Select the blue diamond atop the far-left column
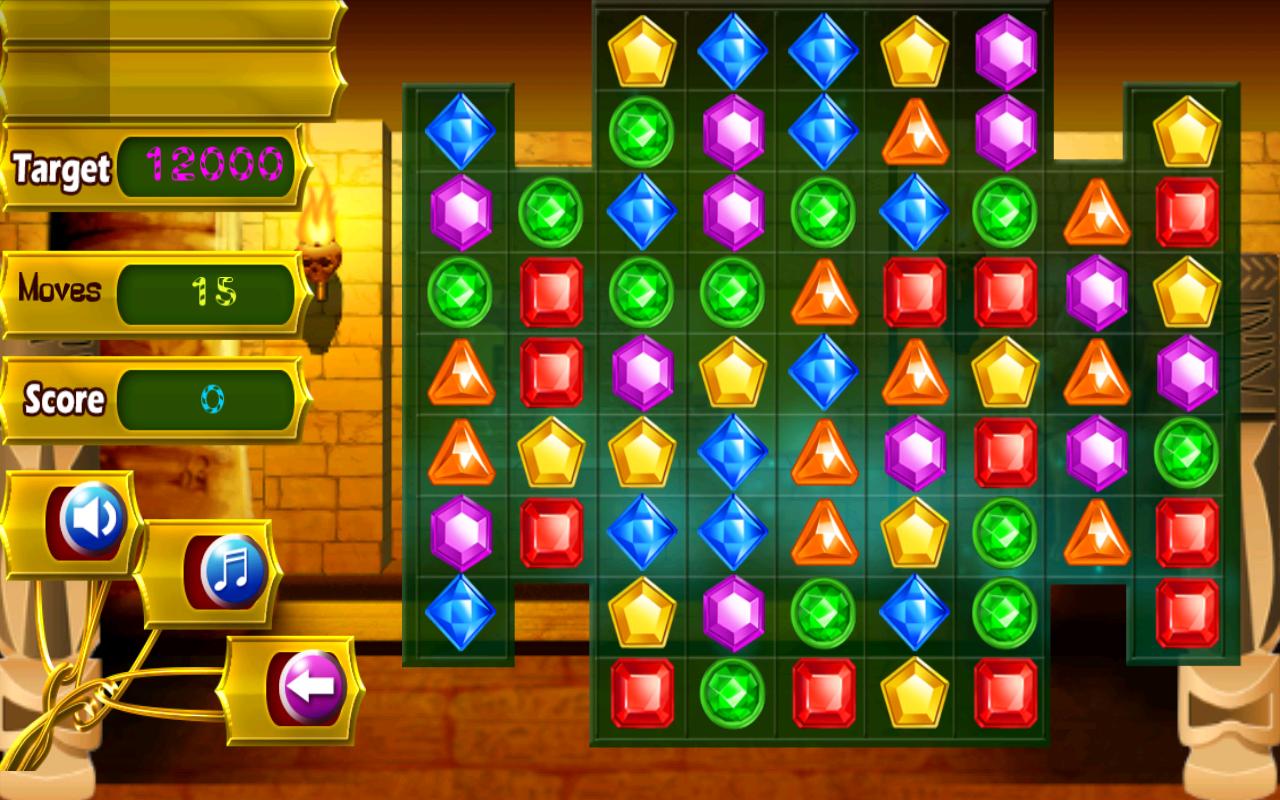1280x800 pixels. tap(460, 132)
